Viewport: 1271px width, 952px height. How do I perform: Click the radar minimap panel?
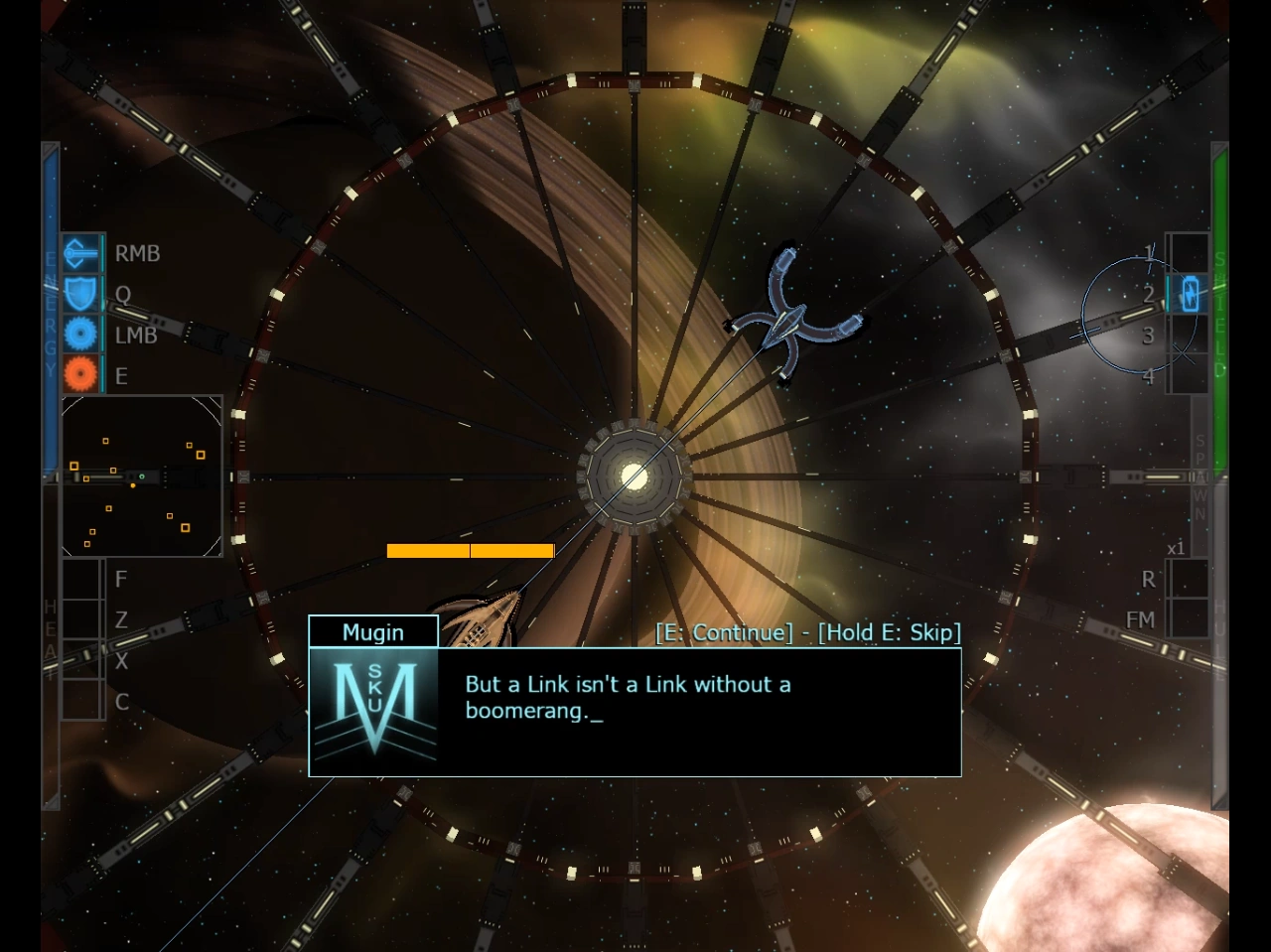(142, 476)
